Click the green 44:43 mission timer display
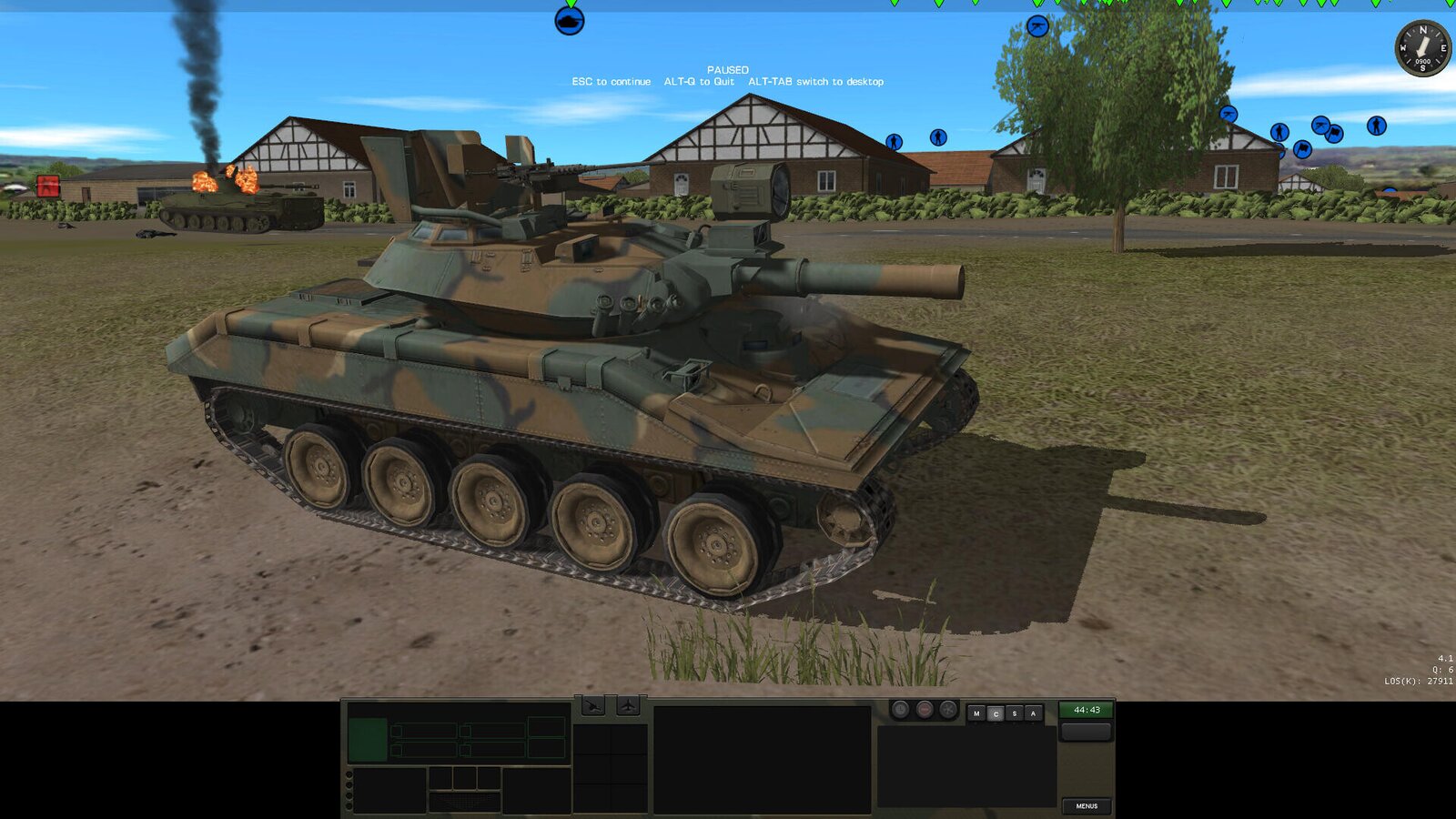Image resolution: width=1456 pixels, height=819 pixels. pos(1087,710)
